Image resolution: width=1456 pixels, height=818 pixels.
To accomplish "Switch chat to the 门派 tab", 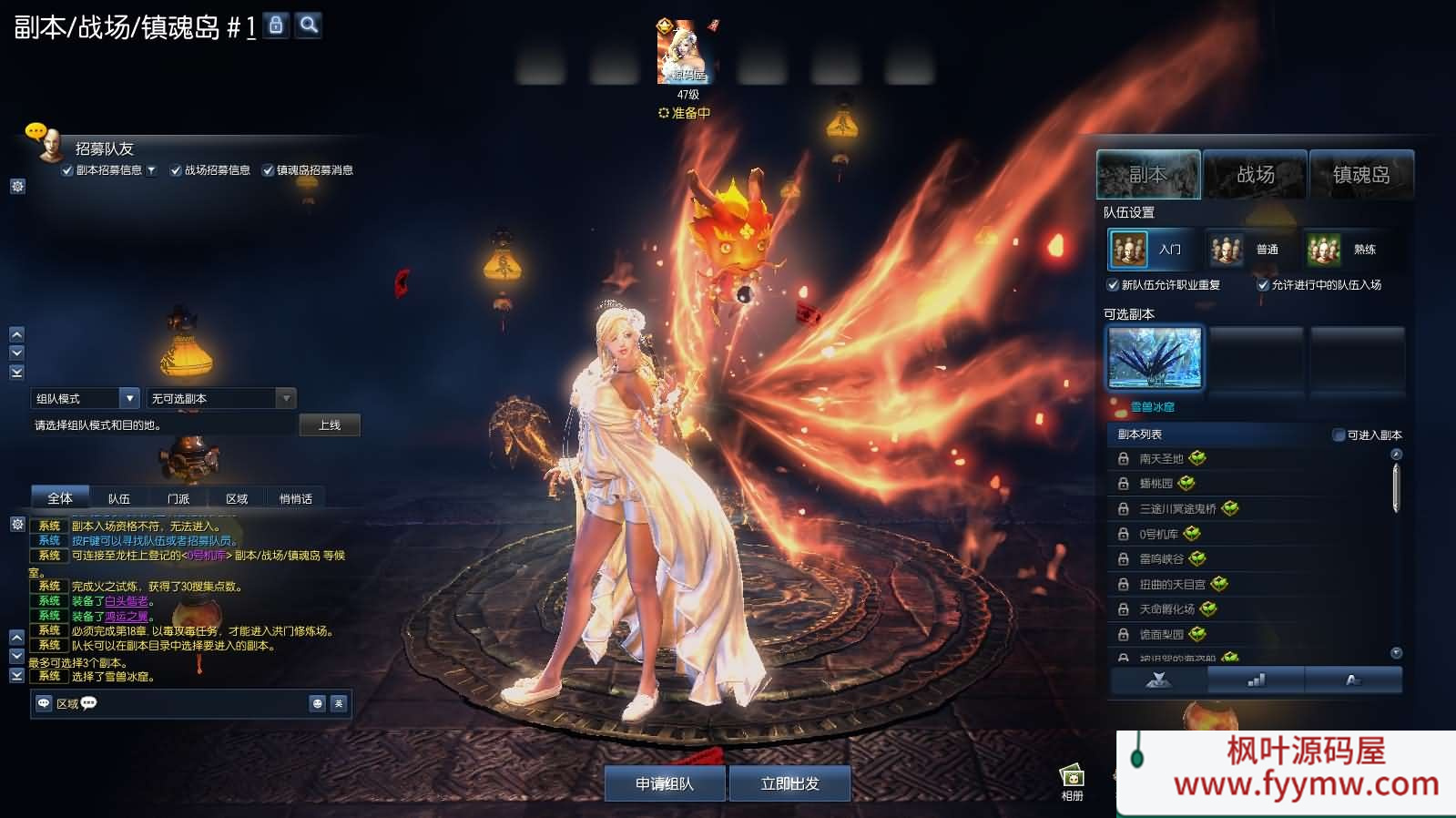I will pyautogui.click(x=178, y=498).
